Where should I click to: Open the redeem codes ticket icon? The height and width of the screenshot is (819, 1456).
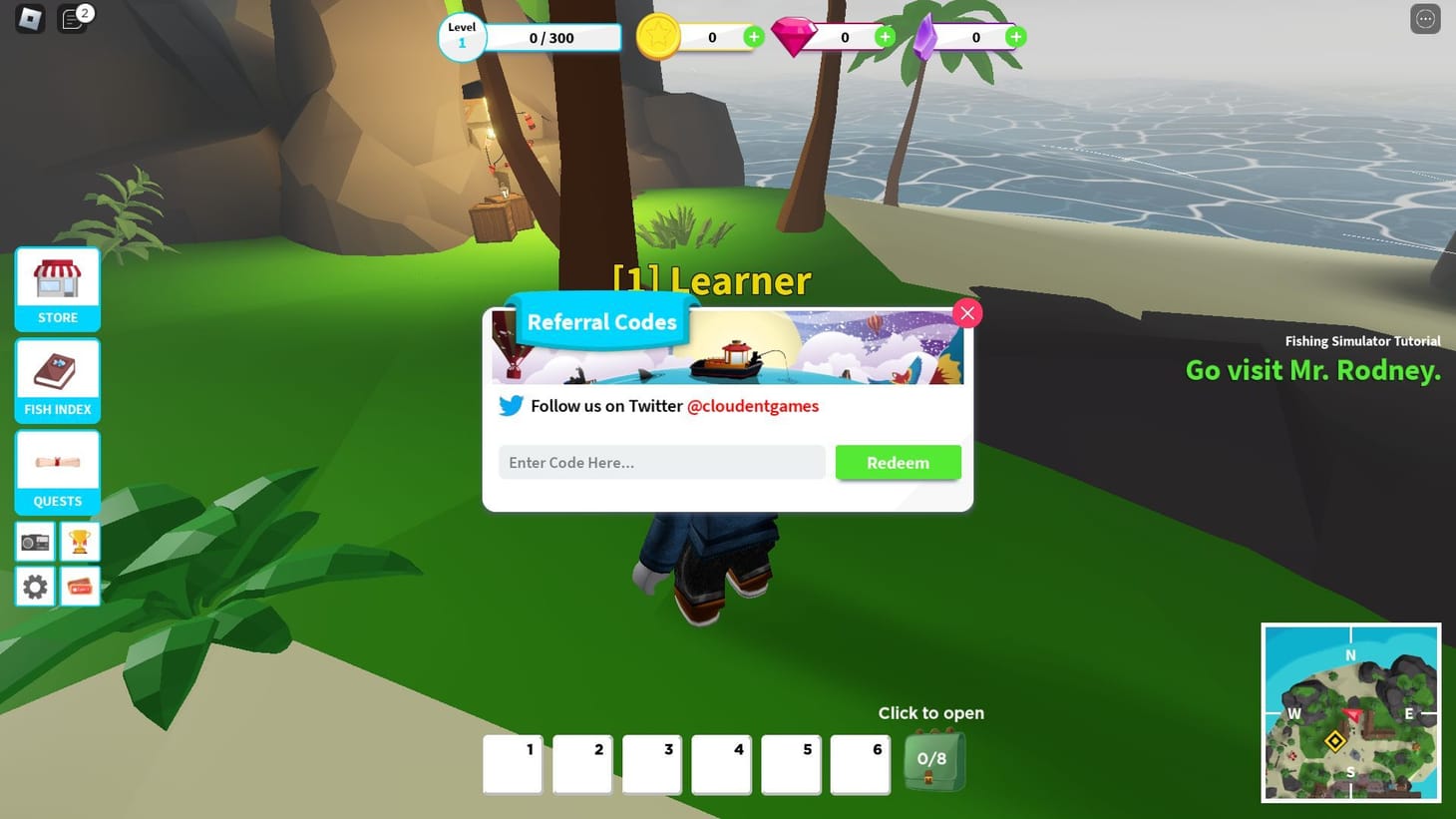[x=80, y=587]
